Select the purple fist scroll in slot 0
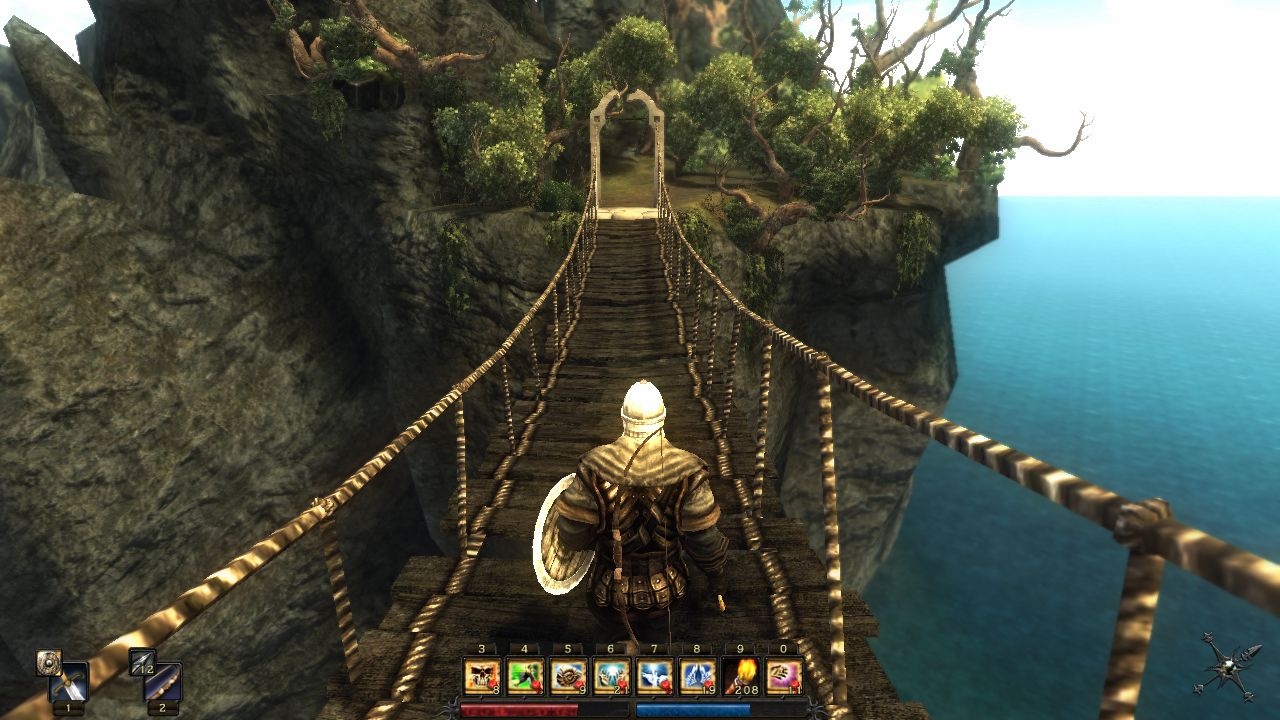The width and height of the screenshot is (1280, 720). pos(783,677)
